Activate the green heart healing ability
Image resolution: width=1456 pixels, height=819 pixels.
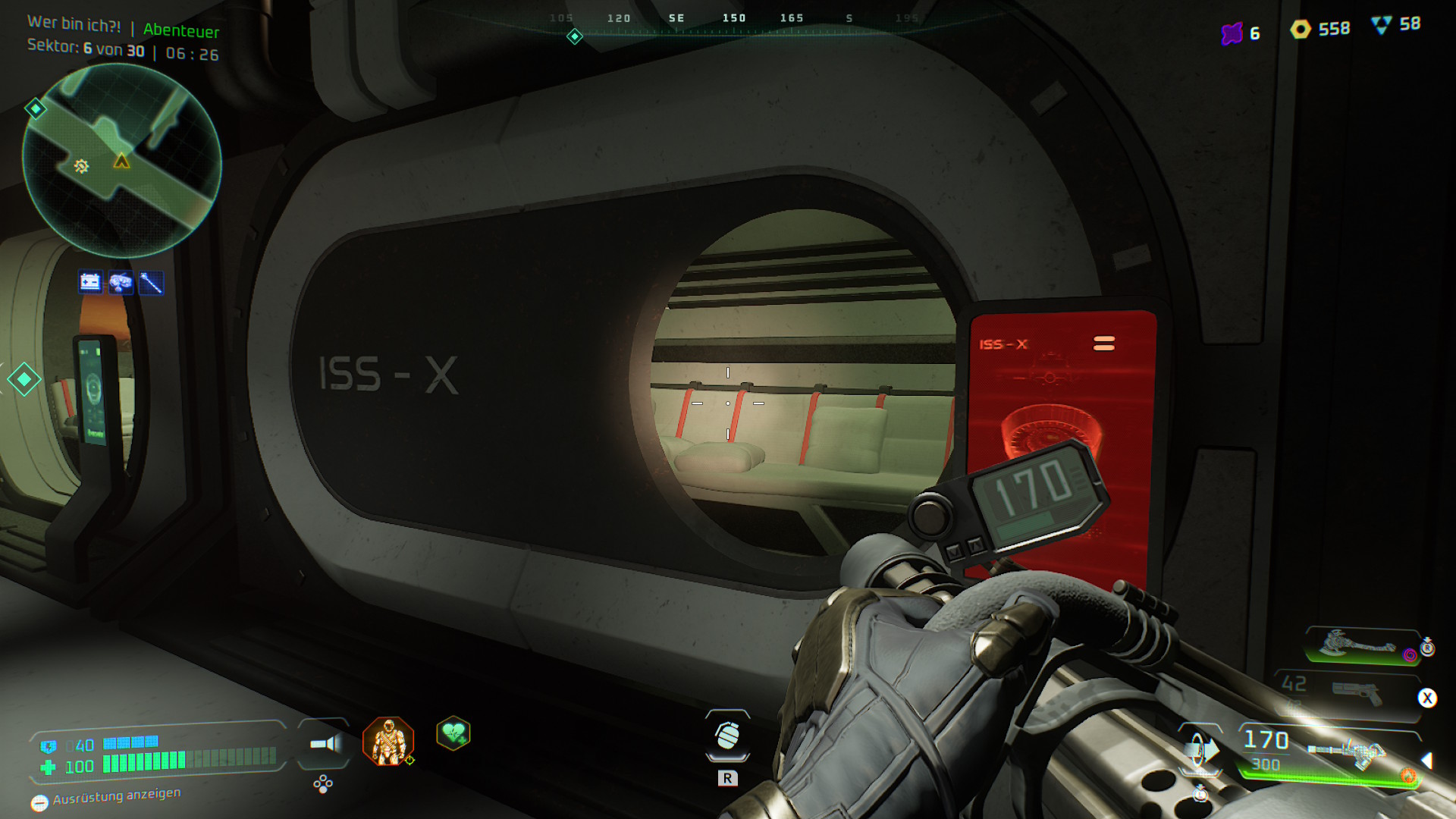[453, 733]
